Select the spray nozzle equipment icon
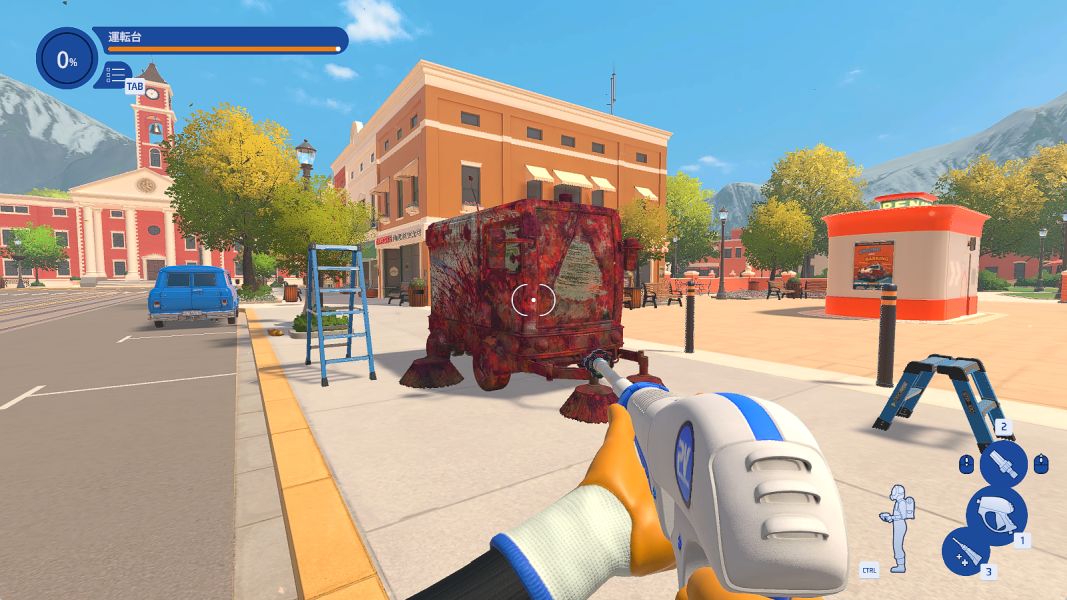 (1003, 464)
